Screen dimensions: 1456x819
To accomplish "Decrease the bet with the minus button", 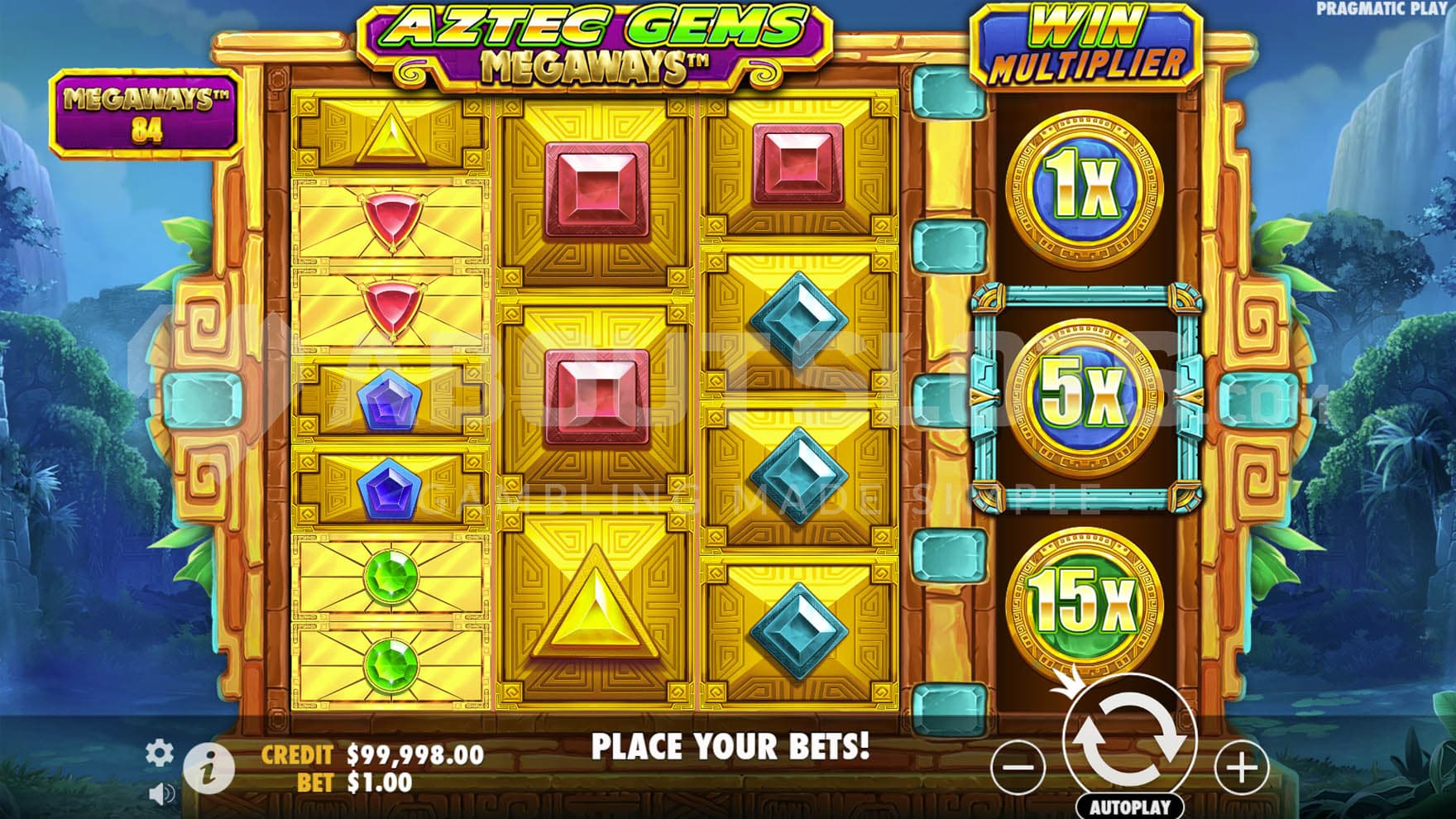I will (1018, 768).
